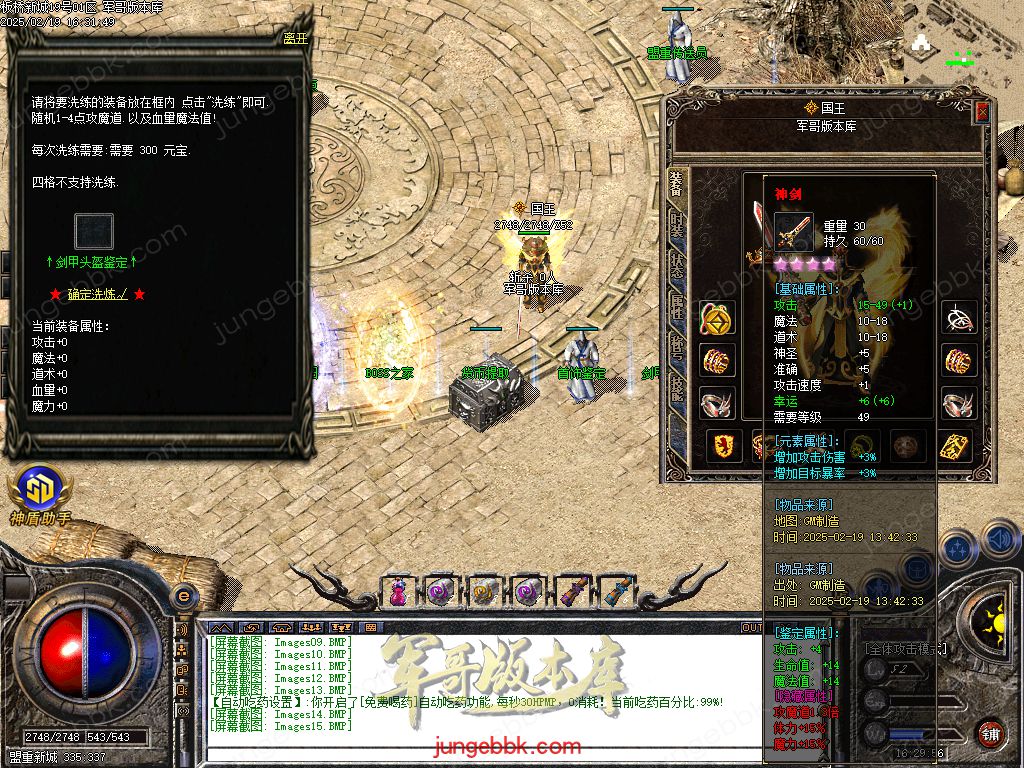Close the 国王 character panel
1024x768 pixels.
click(x=982, y=112)
